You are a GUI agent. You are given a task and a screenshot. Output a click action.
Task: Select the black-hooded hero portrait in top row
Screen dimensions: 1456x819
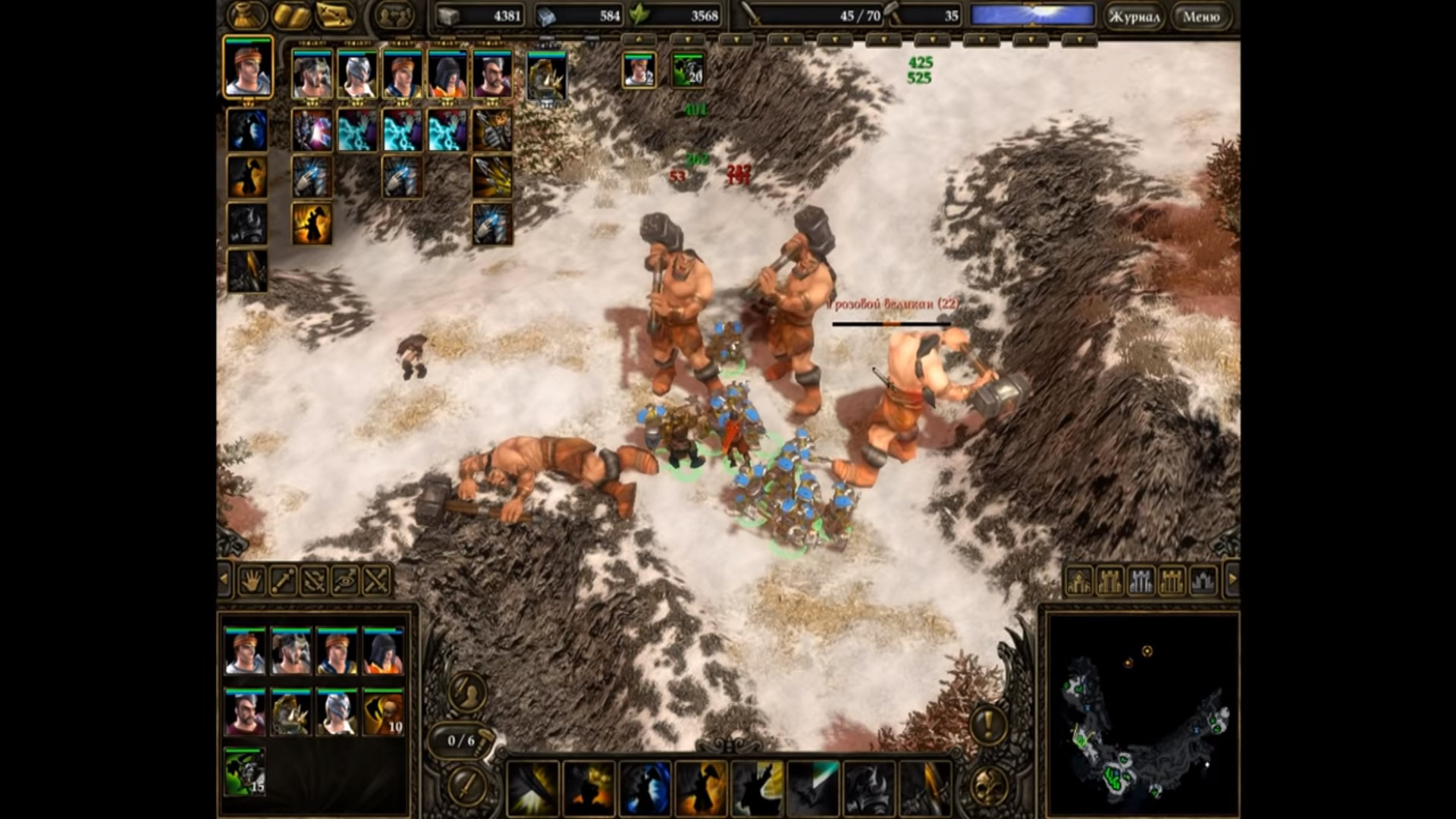point(447,74)
